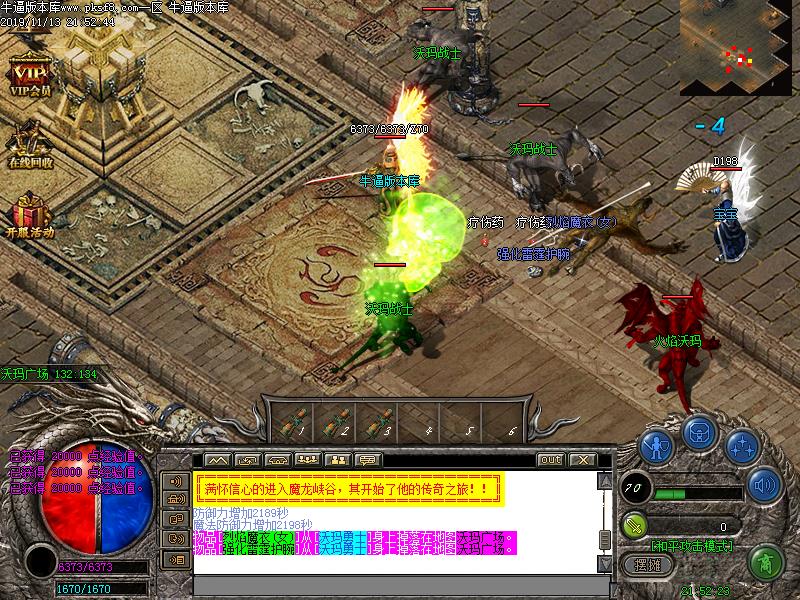This screenshot has height=600, width=800.
Task: Open the bag inventory round button
Action: coord(699,433)
